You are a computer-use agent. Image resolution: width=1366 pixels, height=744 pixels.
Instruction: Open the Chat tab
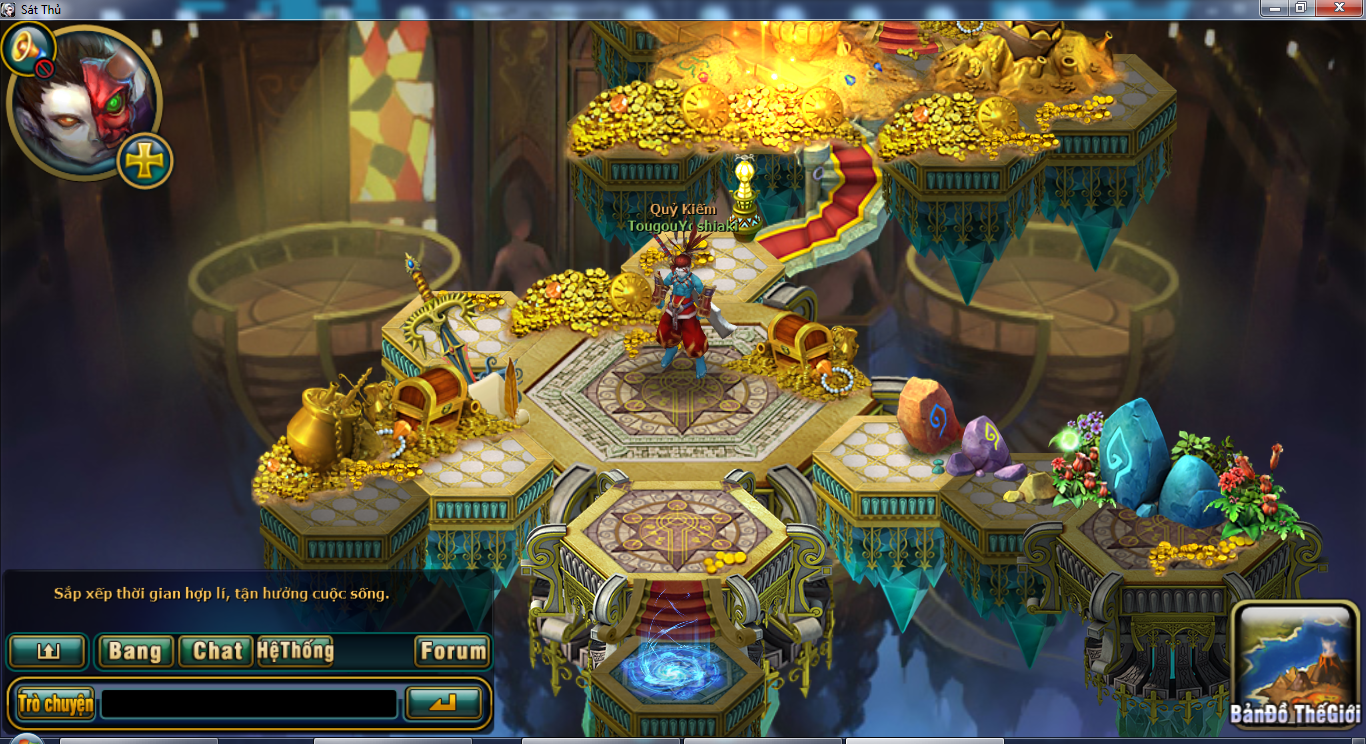tap(216, 652)
